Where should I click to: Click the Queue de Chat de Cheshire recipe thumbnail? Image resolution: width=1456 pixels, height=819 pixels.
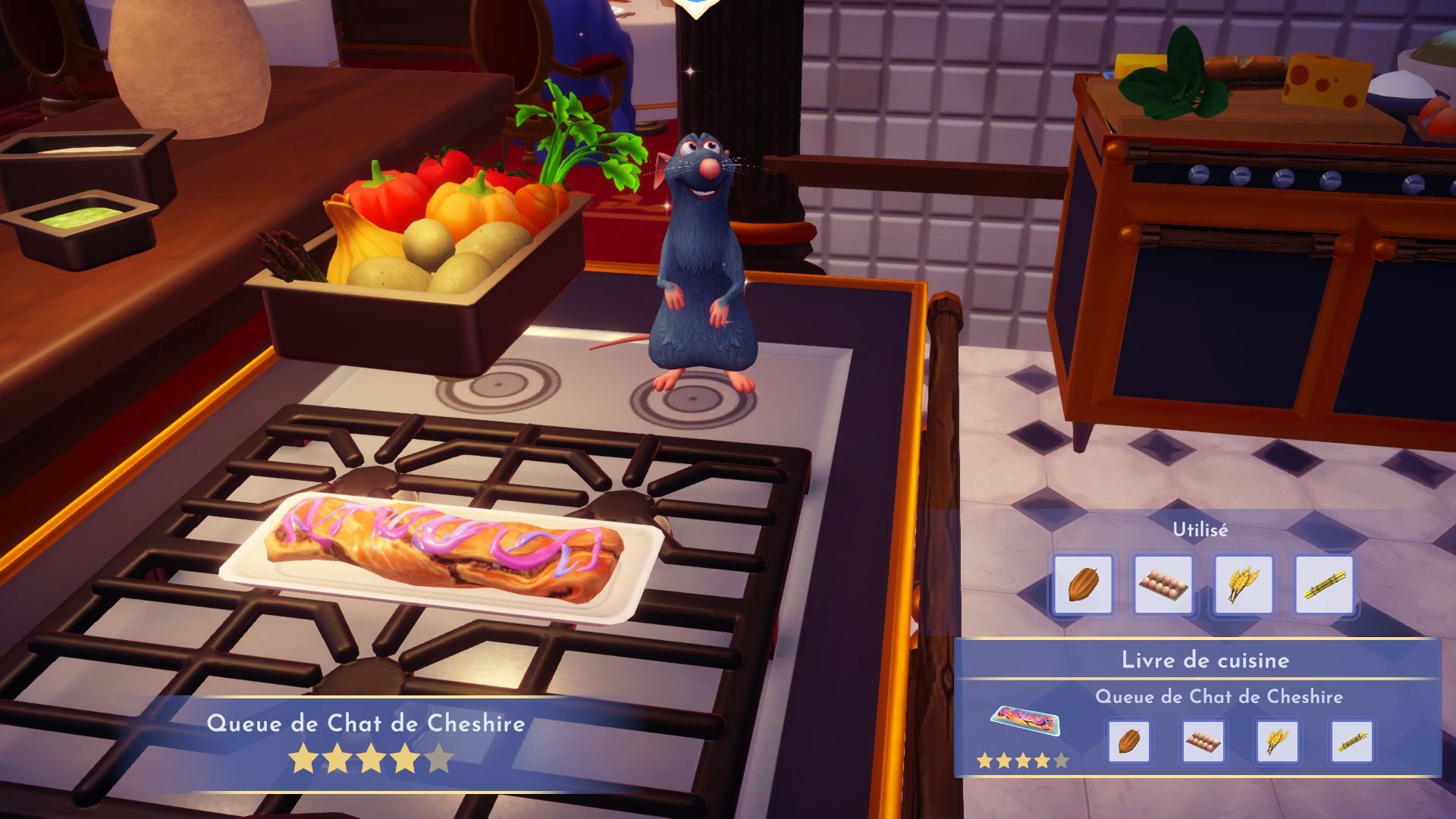[1025, 719]
